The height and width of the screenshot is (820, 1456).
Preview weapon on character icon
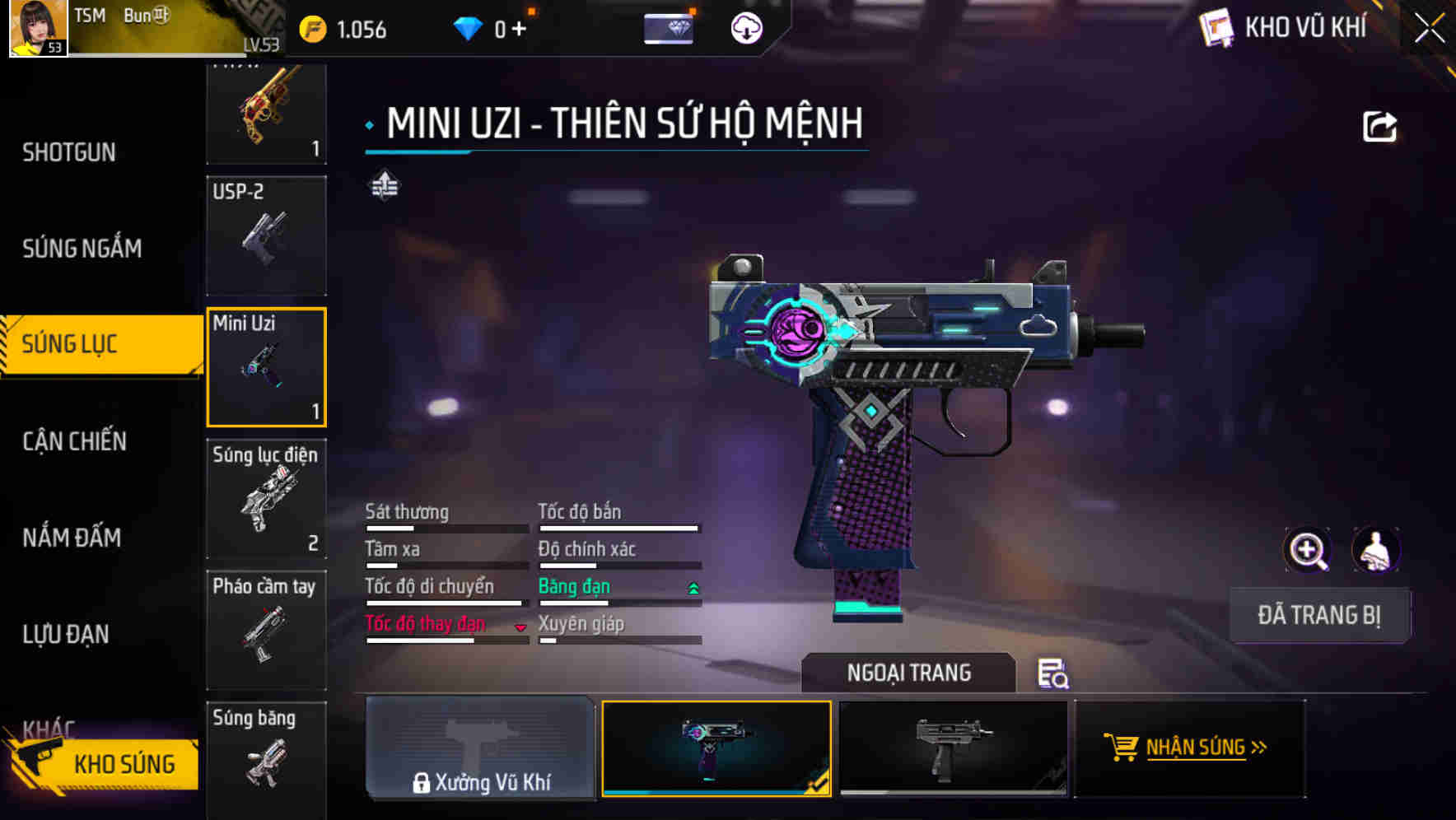click(x=1375, y=550)
